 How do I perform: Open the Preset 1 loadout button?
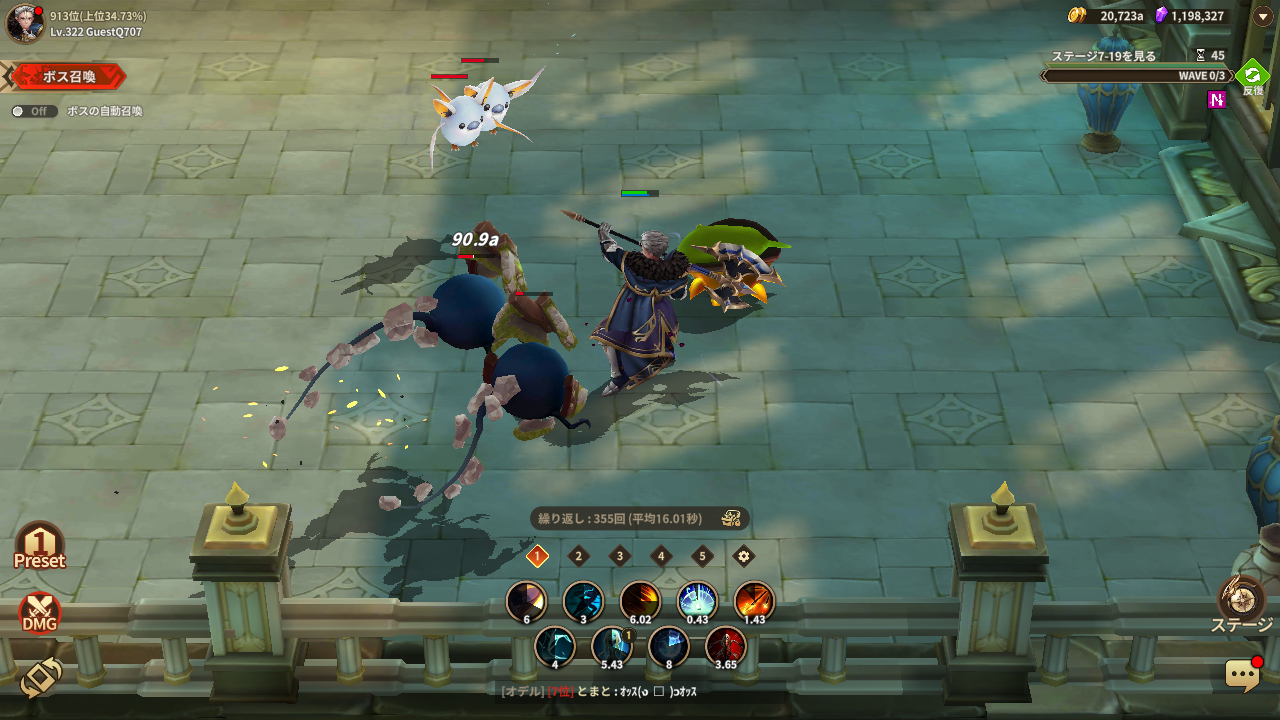[x=39, y=547]
